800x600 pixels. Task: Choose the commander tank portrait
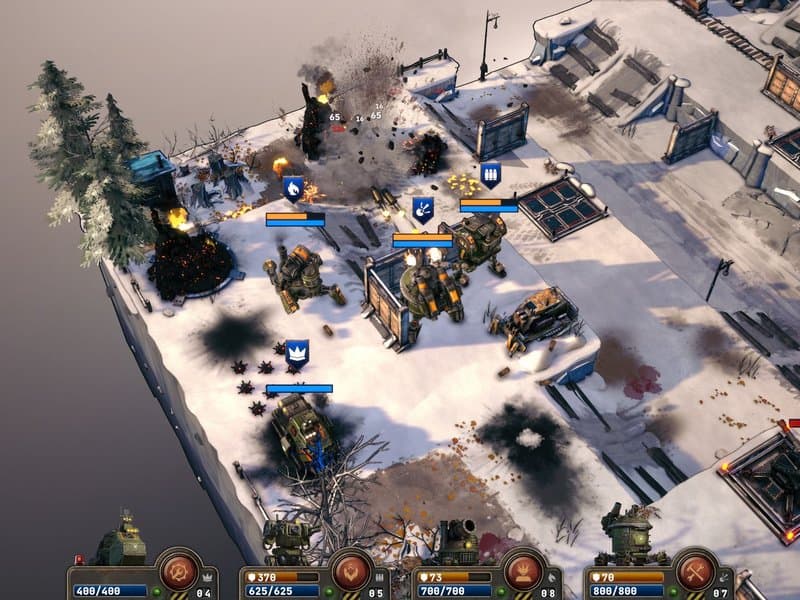pos(120,542)
